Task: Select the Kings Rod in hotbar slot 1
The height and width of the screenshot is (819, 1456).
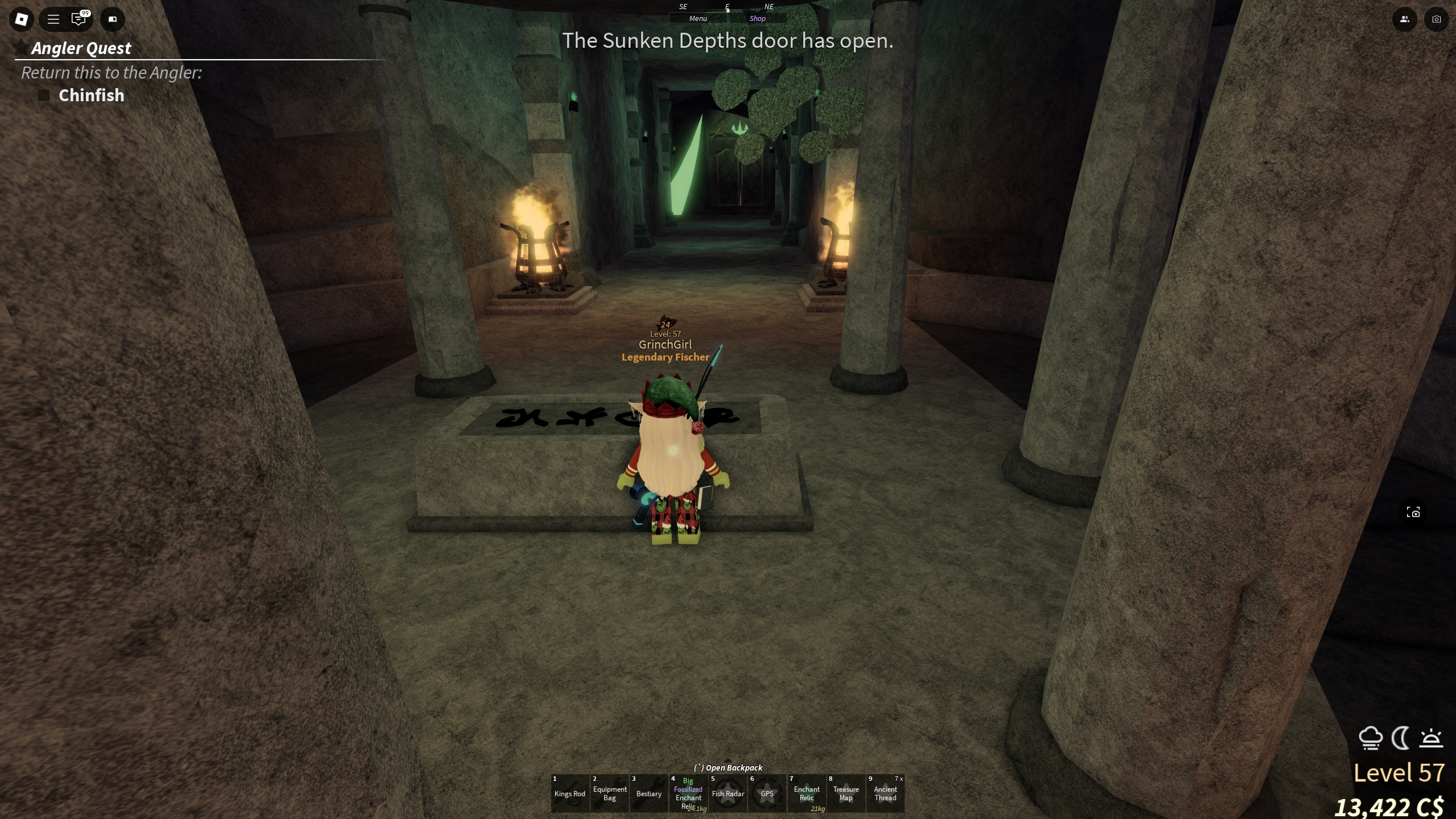Action: click(x=570, y=793)
